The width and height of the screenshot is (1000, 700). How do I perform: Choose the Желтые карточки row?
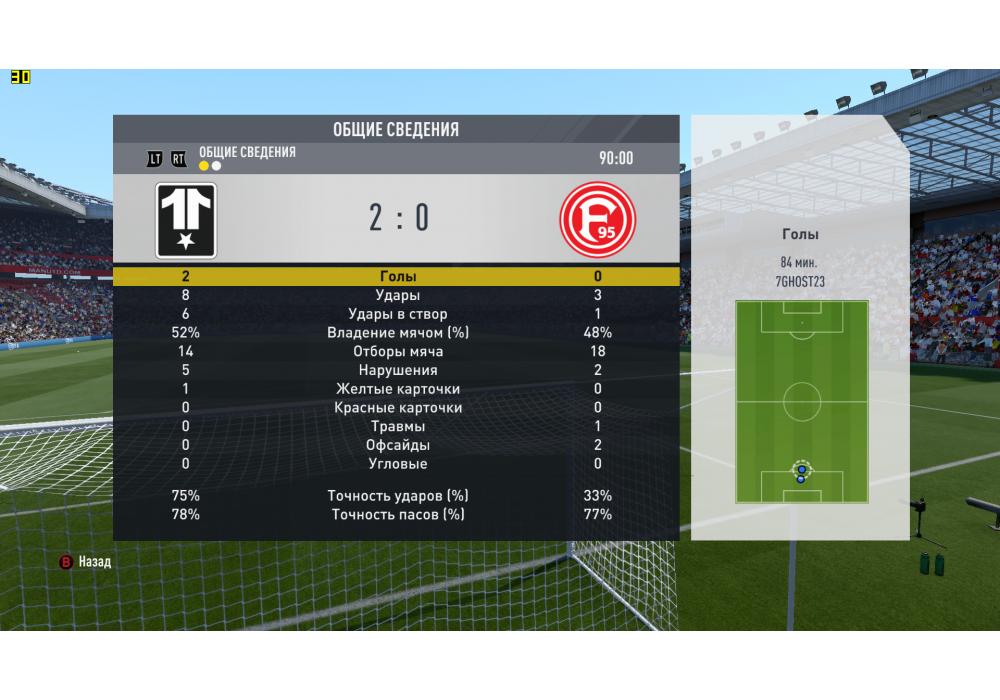coord(397,389)
